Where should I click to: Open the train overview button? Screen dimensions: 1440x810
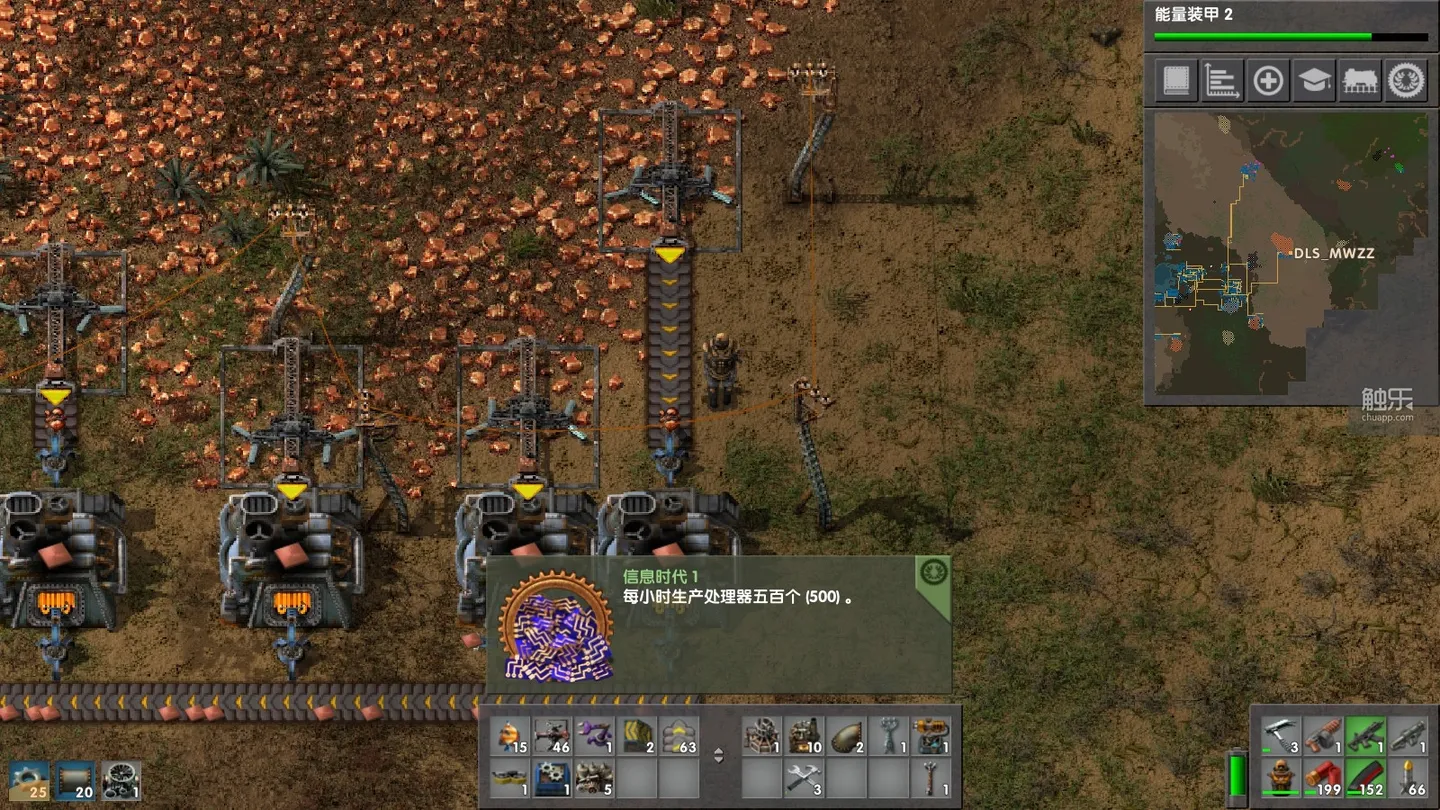pos(1360,80)
